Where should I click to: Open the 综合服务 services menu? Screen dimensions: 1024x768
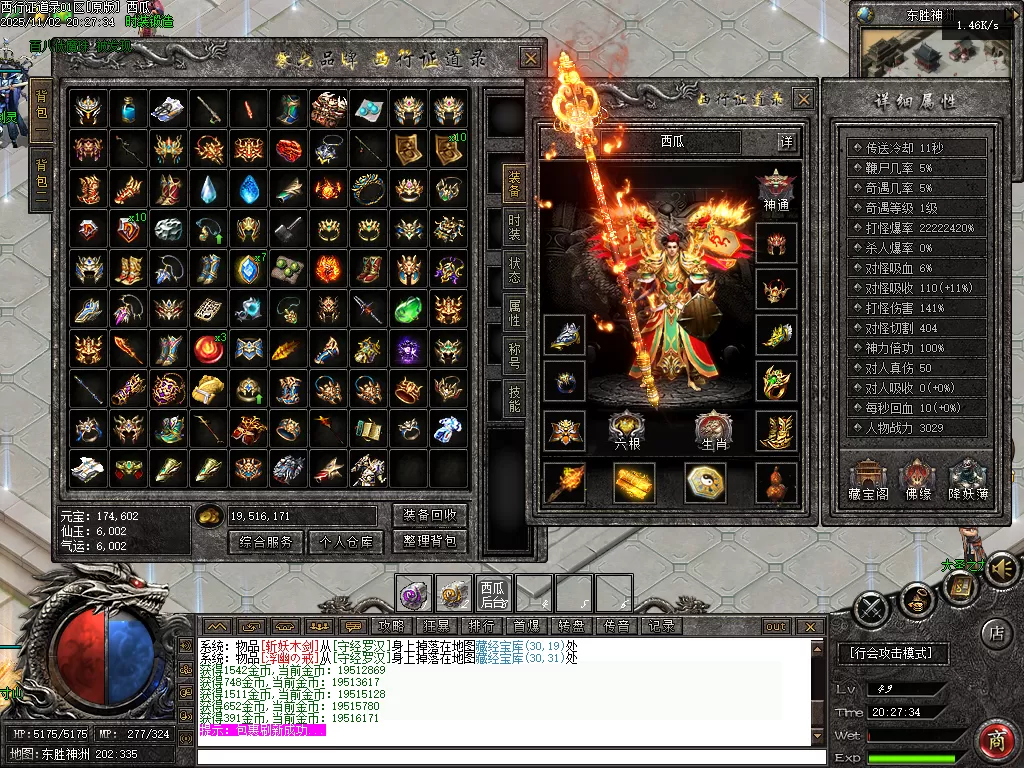[x=266, y=542]
